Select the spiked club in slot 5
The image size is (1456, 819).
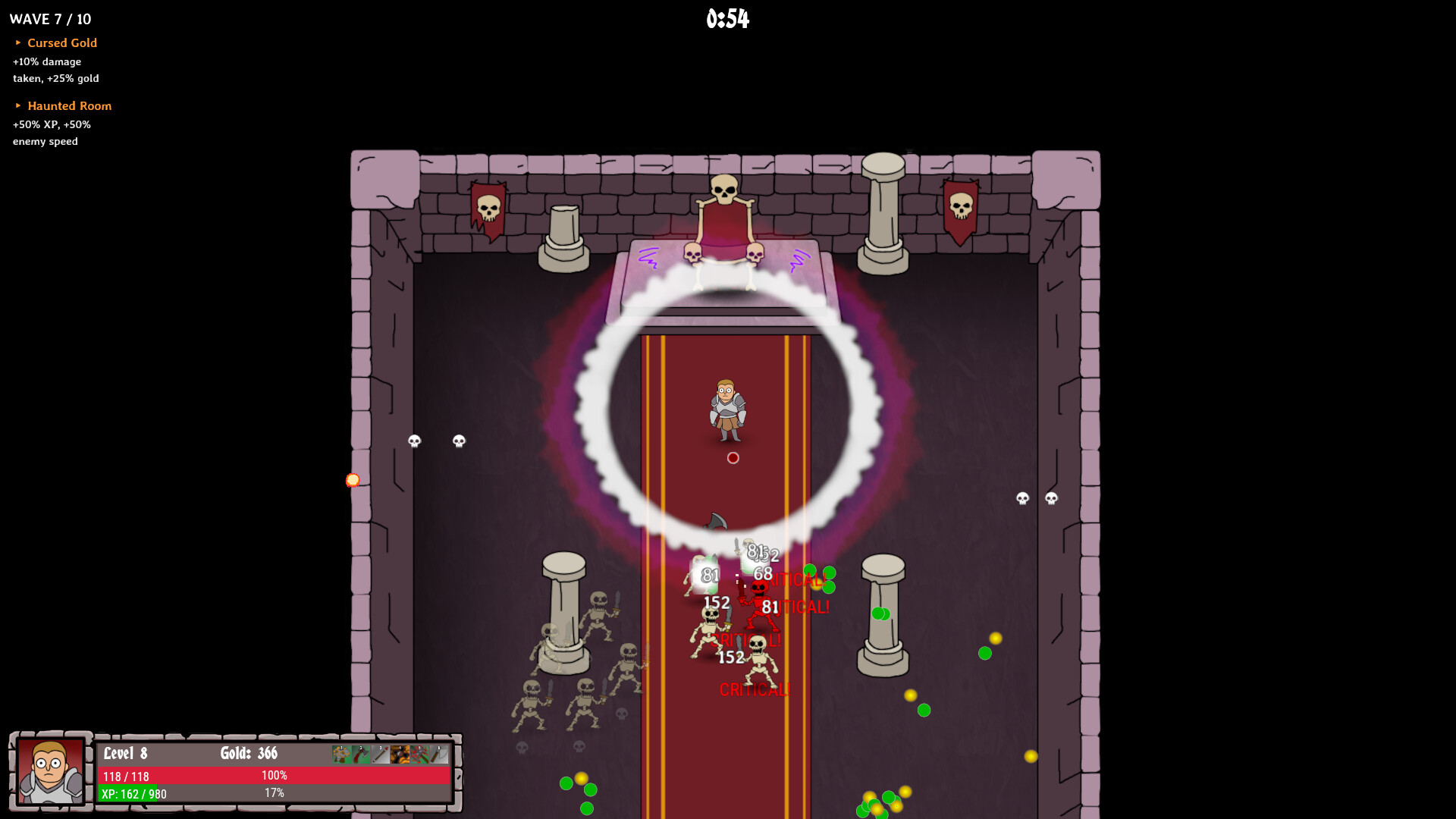pyautogui.click(x=419, y=755)
